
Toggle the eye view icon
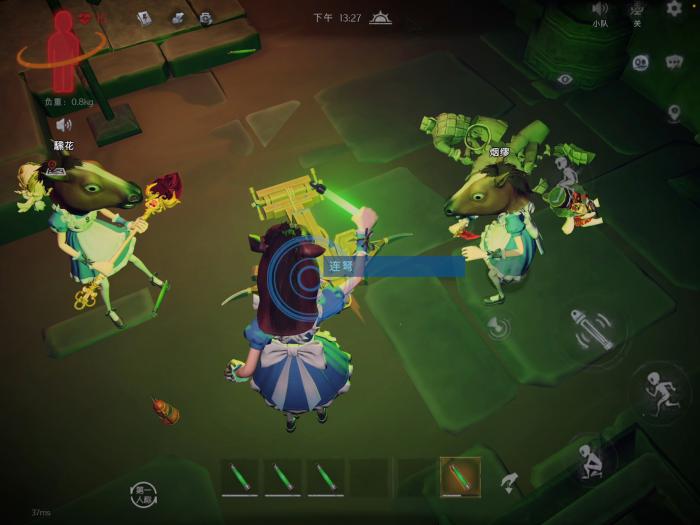point(565,78)
